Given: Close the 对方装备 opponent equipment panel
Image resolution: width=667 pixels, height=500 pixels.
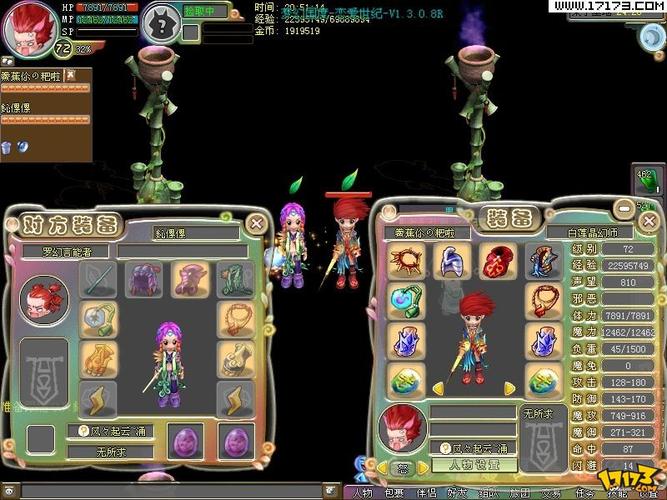Looking at the screenshot, I should [257, 223].
